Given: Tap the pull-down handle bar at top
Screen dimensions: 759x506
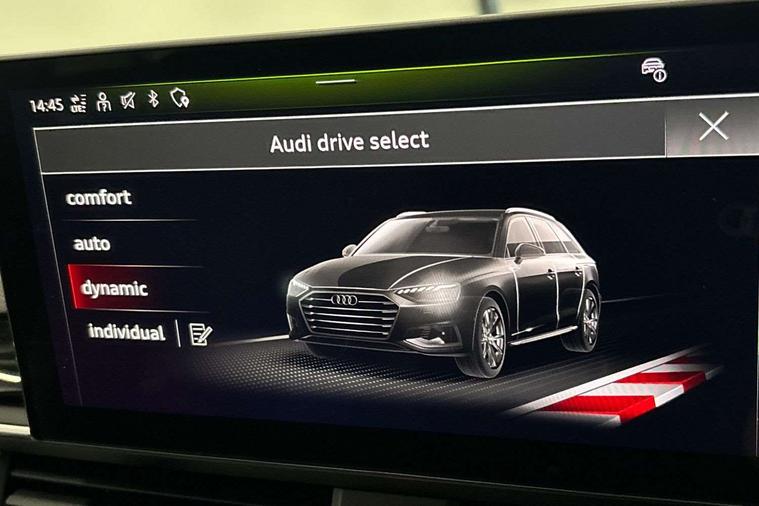Looking at the screenshot, I should pyautogui.click(x=336, y=81).
